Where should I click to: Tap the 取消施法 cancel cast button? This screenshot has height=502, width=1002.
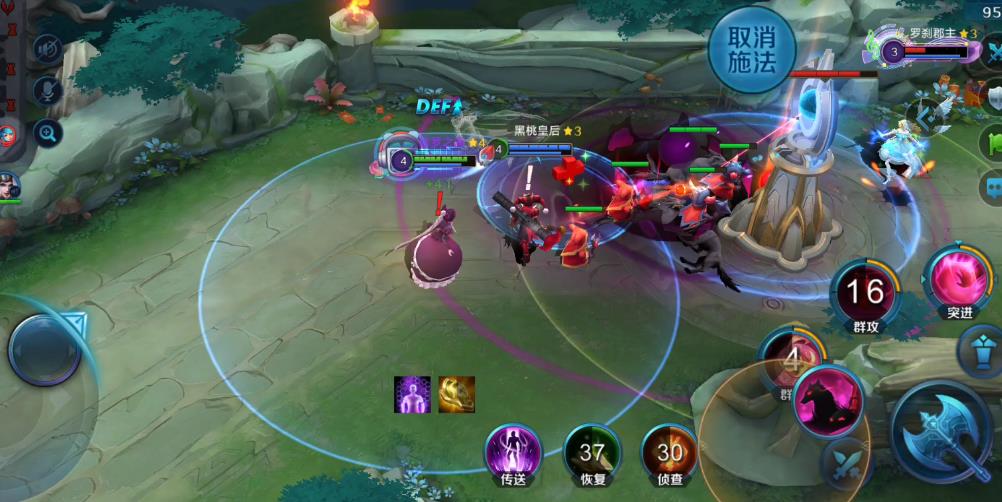(752, 50)
